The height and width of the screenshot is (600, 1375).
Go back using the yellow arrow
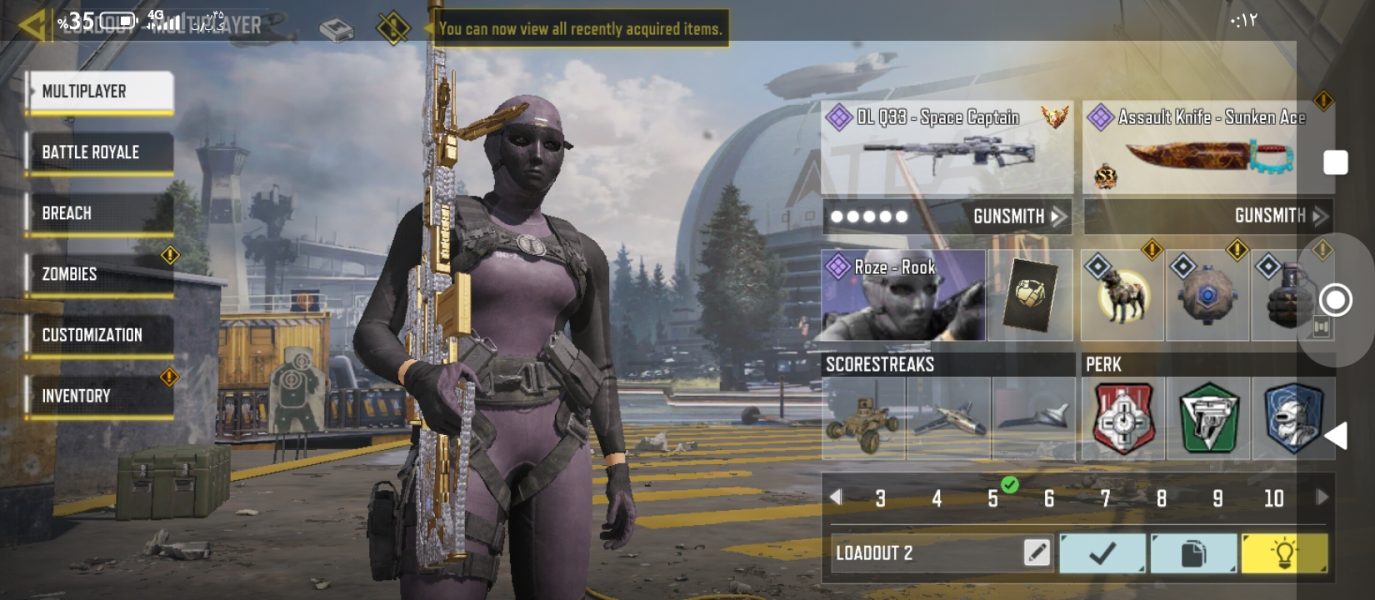30,24
